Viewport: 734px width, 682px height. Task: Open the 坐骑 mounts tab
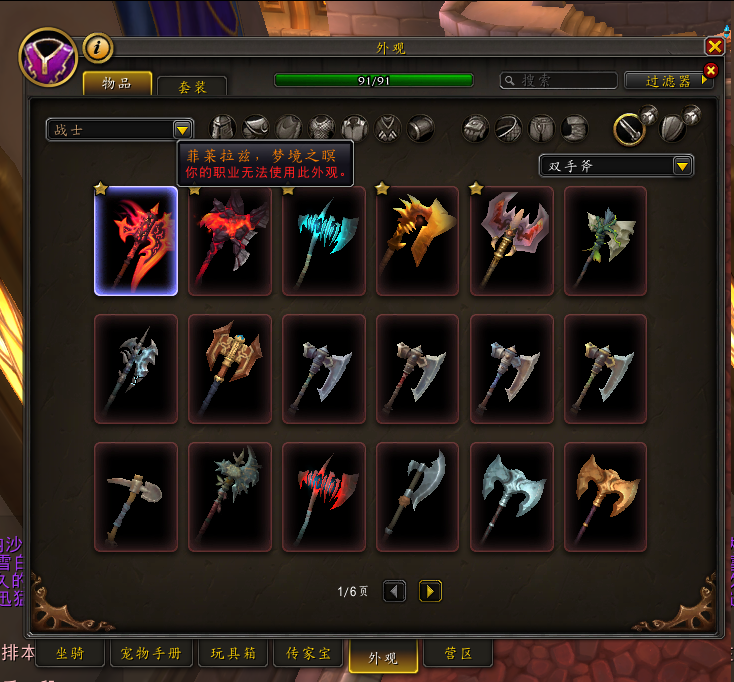[69, 654]
